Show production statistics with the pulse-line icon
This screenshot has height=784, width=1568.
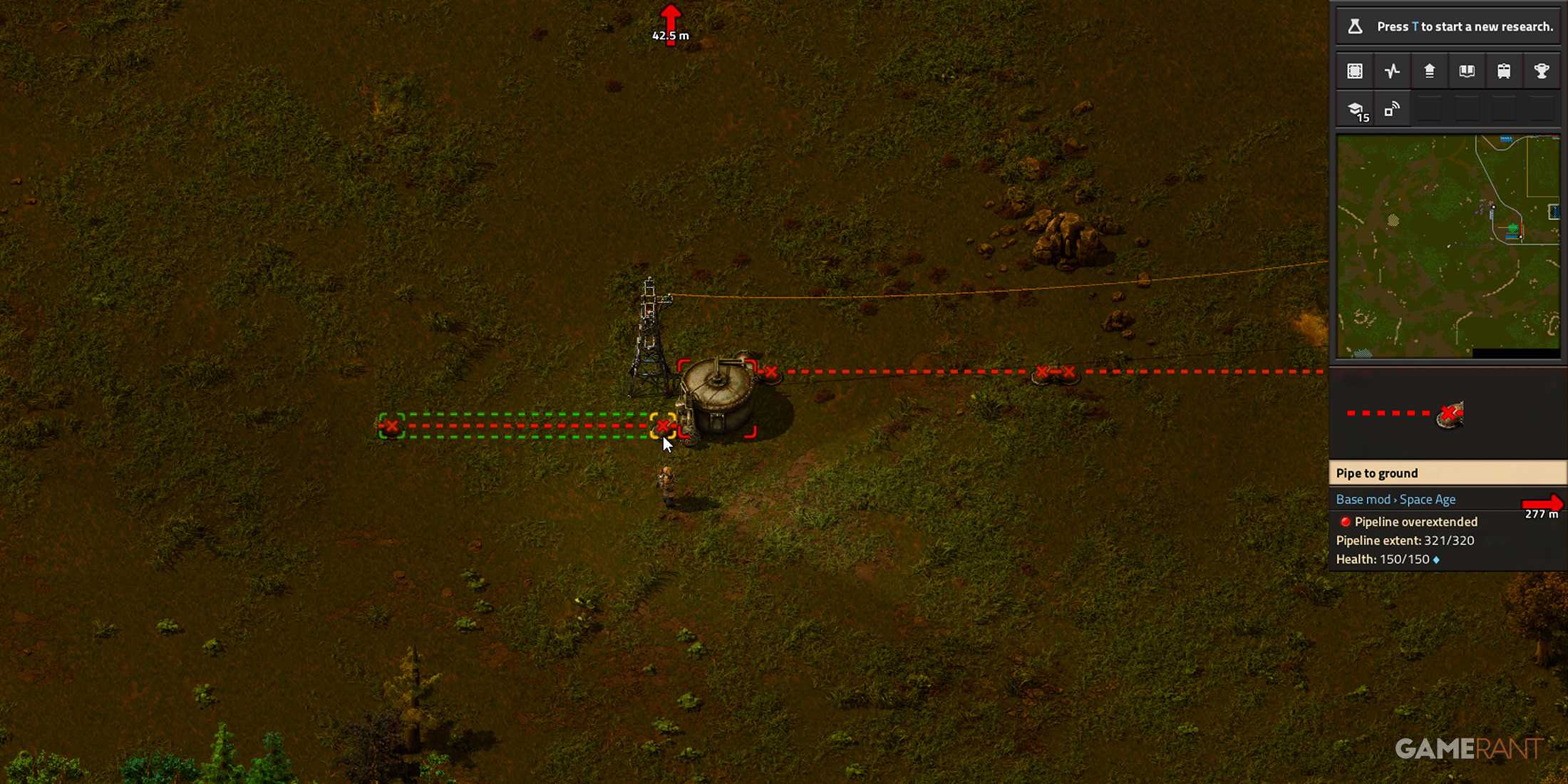click(x=1392, y=71)
